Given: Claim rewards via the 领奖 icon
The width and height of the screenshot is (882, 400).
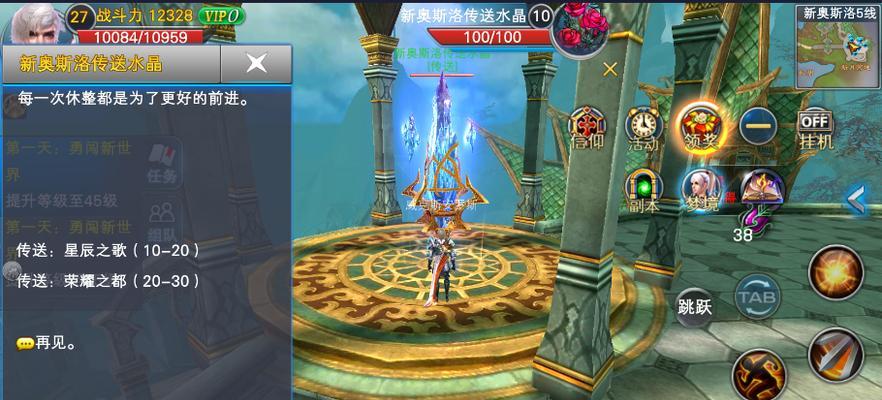Looking at the screenshot, I should click(x=699, y=125).
